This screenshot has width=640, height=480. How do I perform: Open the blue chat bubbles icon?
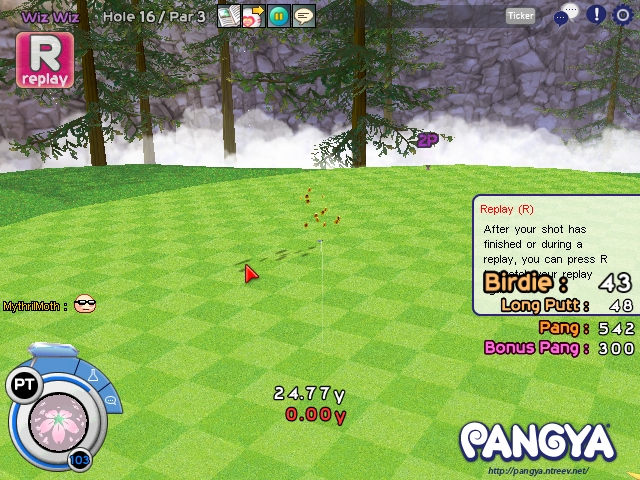tap(566, 14)
